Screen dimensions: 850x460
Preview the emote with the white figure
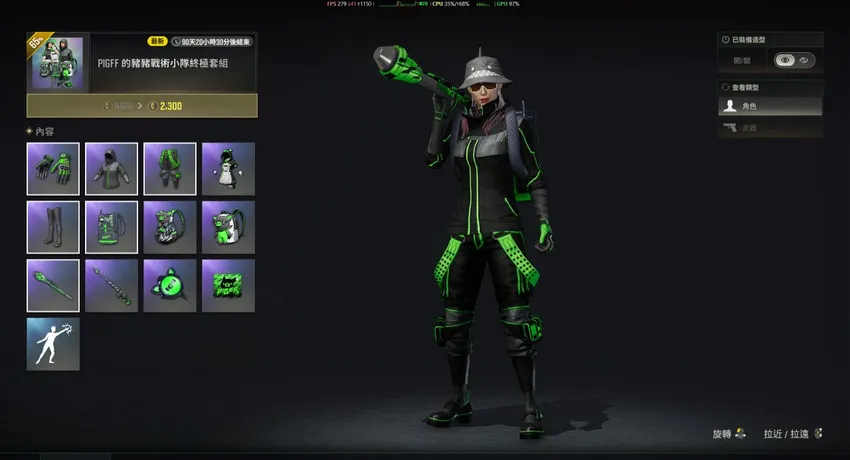pos(53,344)
